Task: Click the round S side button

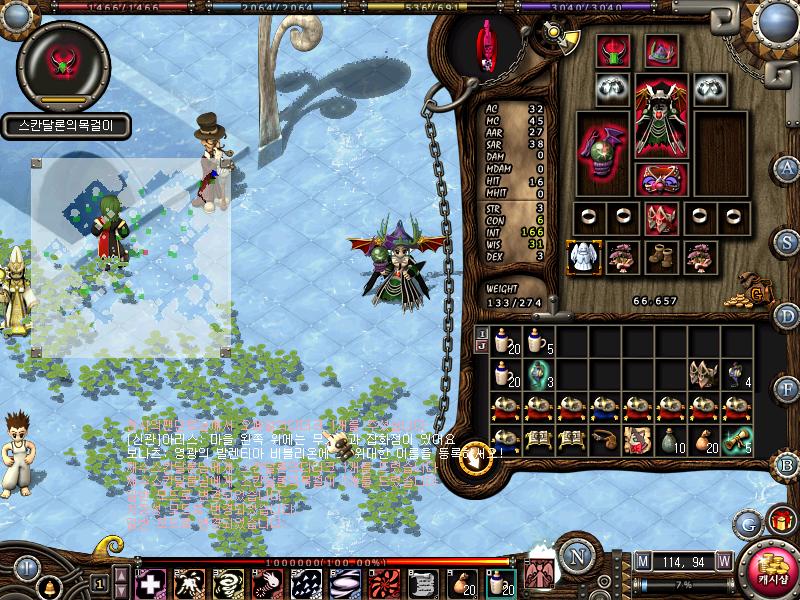Action: coord(788,242)
